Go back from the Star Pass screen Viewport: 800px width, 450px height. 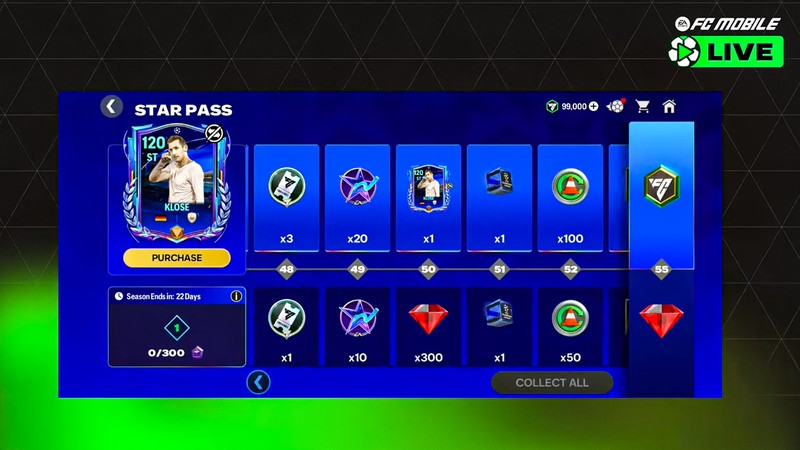tap(112, 107)
